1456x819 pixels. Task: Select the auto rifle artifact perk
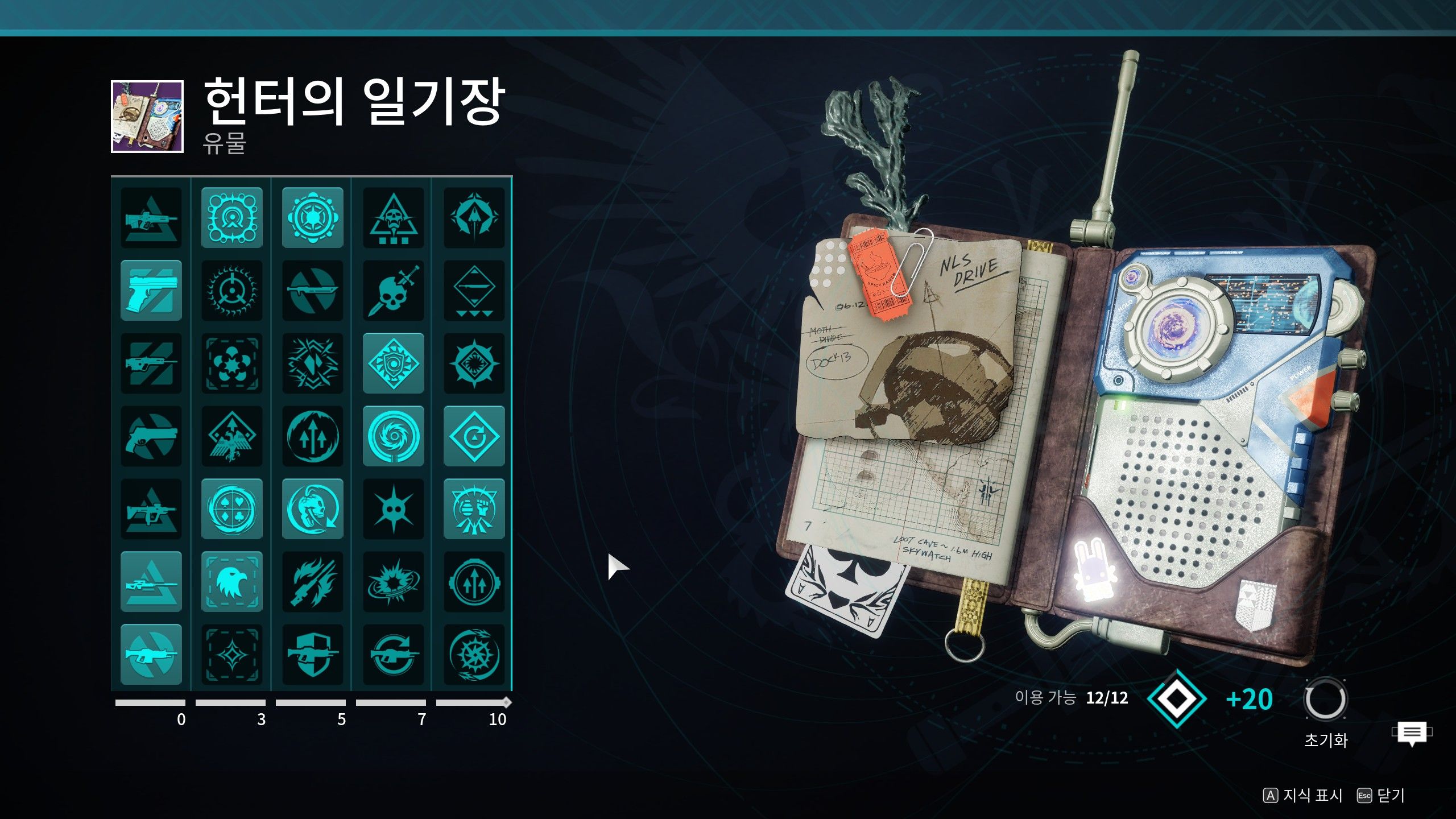tap(151, 219)
